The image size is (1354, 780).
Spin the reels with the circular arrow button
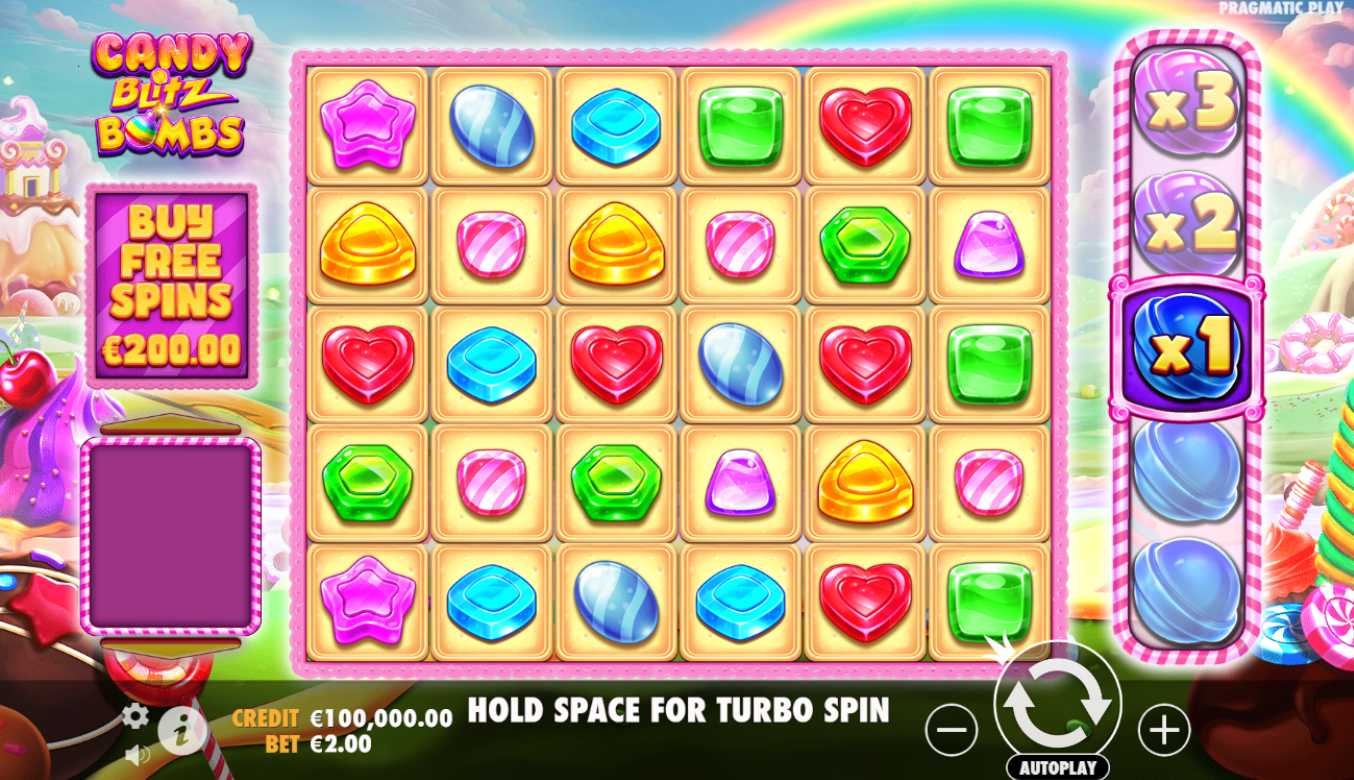pyautogui.click(x=1057, y=705)
